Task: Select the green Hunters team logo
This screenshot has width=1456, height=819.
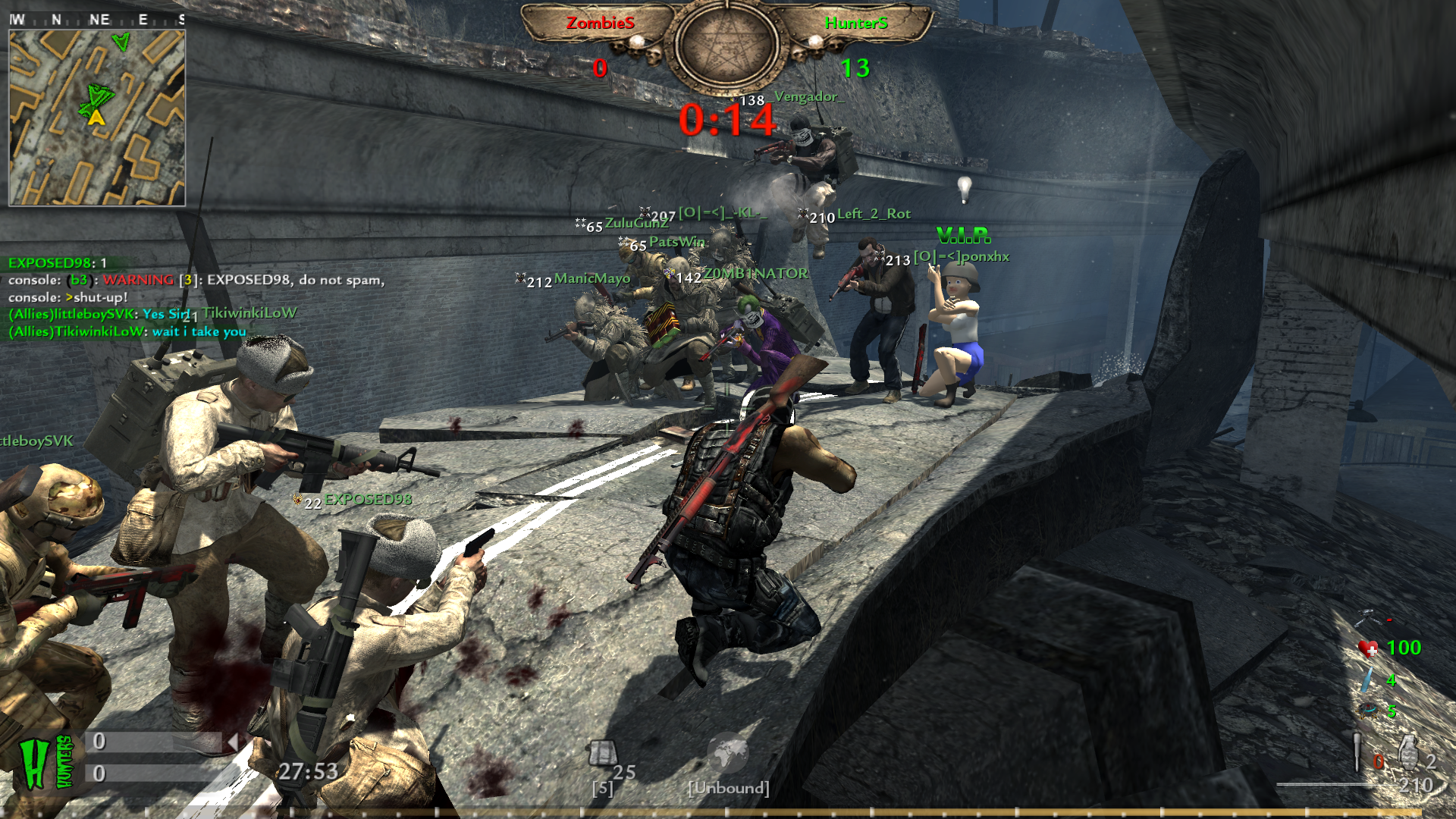Action: click(x=45, y=762)
